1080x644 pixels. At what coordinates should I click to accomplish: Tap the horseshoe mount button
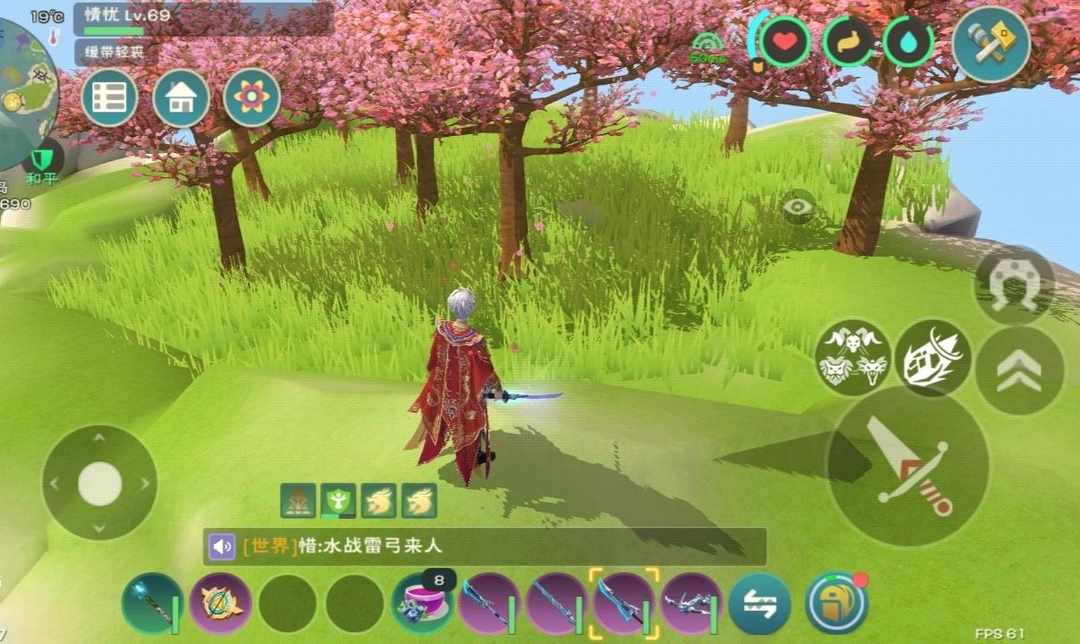pos(1014,285)
